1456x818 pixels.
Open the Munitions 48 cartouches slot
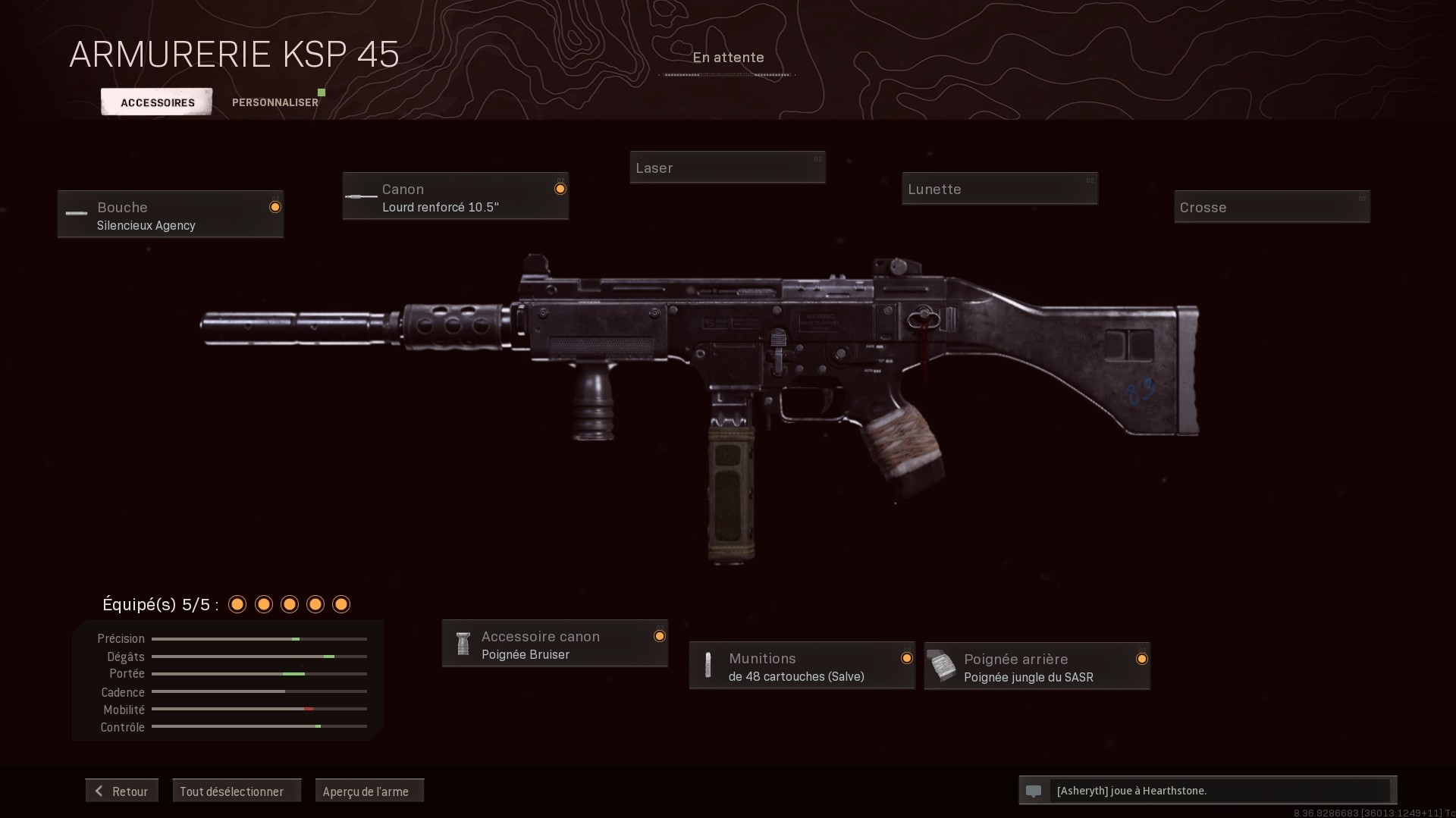[x=802, y=666]
